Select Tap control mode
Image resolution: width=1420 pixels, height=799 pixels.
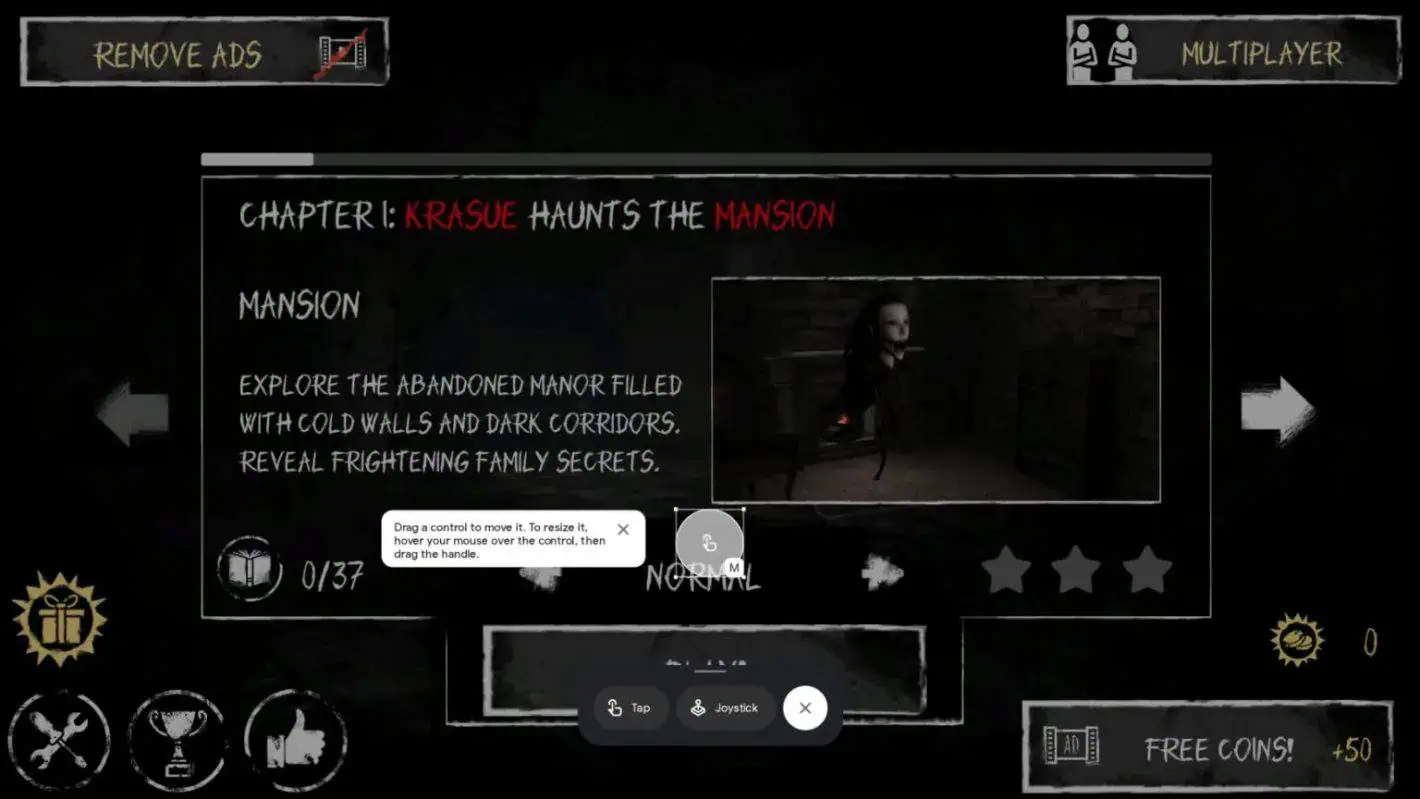(x=629, y=708)
